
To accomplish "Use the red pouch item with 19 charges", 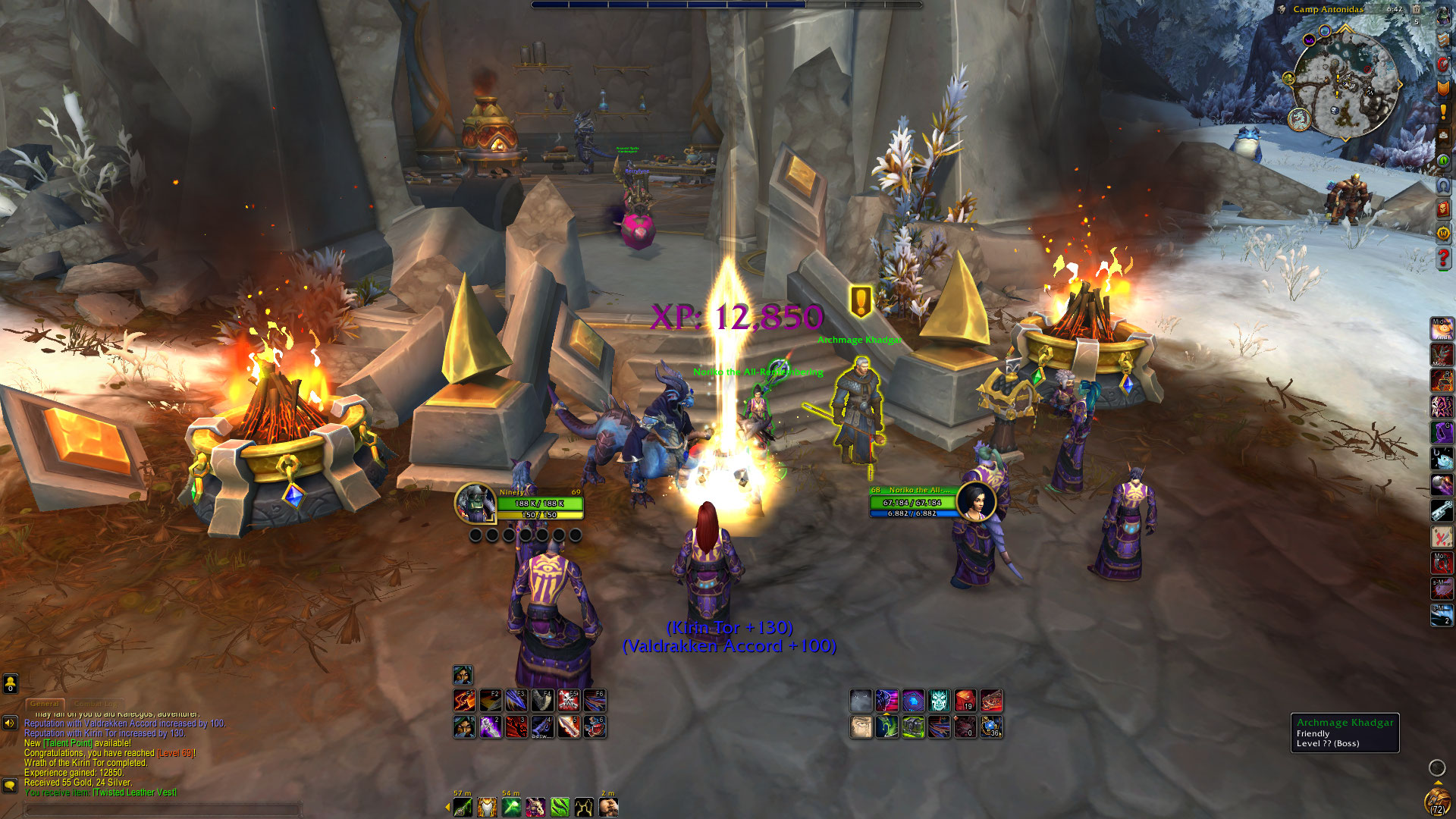I will (965, 700).
